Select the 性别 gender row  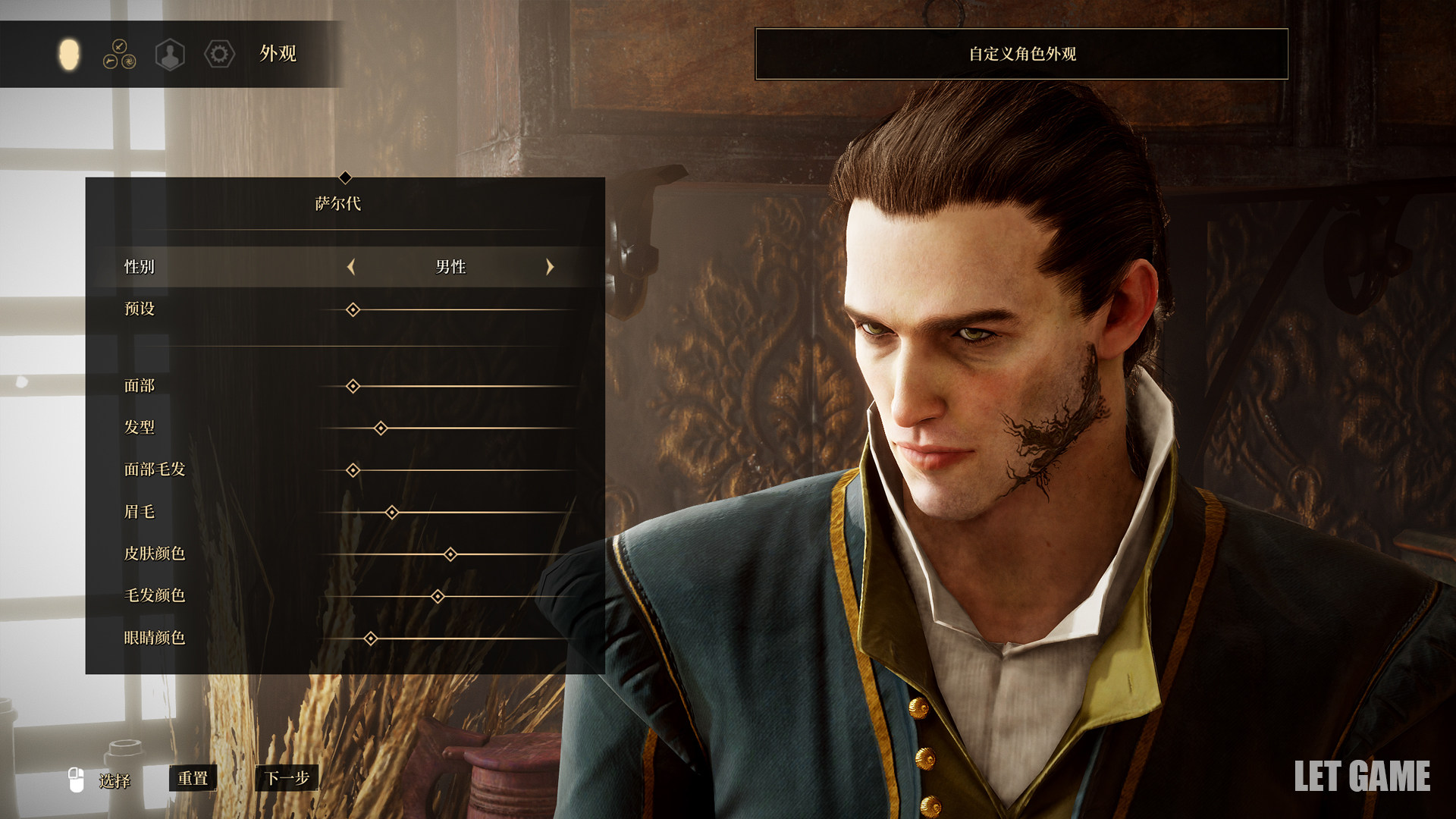click(140, 267)
